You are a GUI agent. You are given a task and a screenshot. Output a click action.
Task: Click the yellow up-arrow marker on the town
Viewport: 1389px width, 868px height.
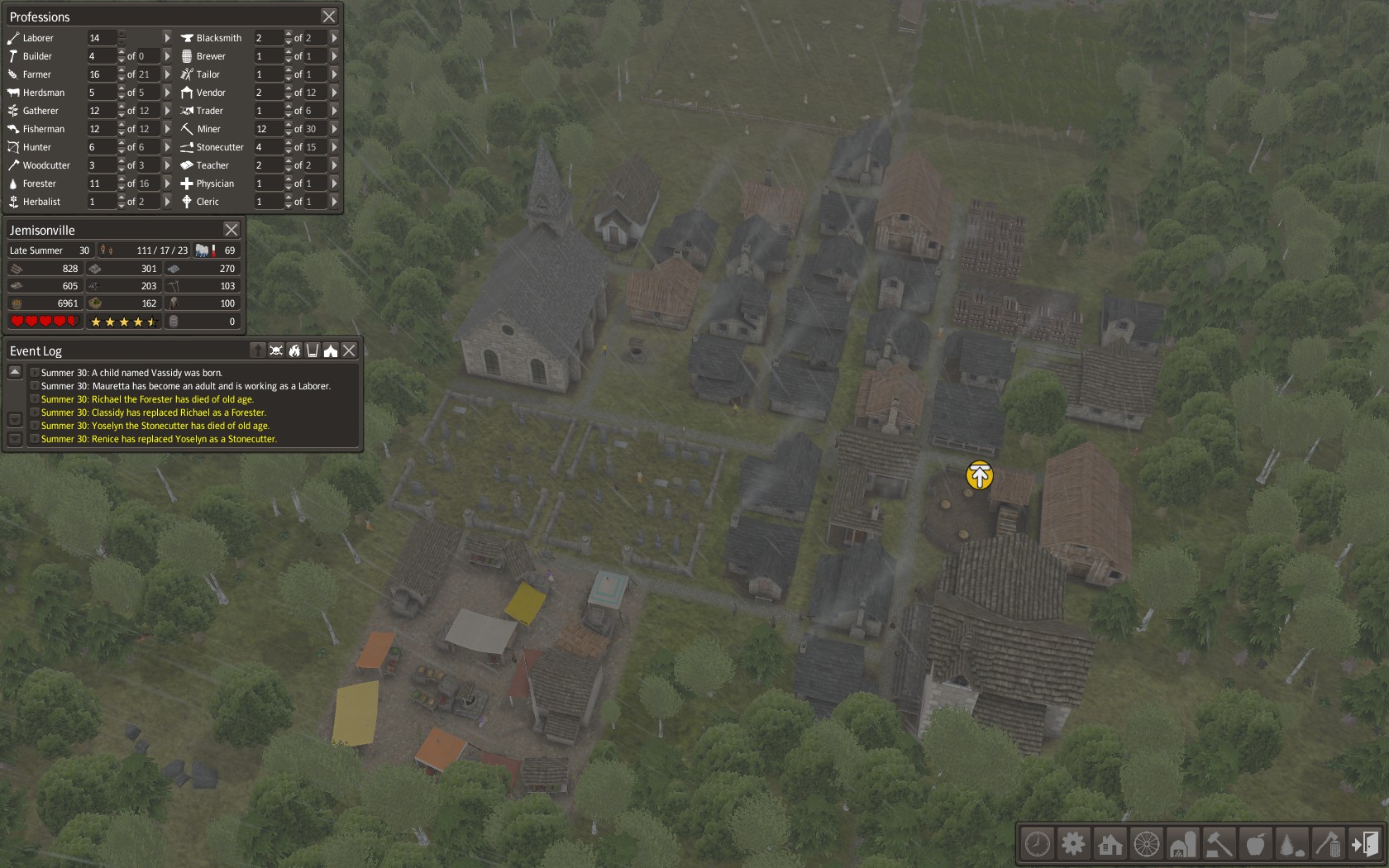coord(980,475)
